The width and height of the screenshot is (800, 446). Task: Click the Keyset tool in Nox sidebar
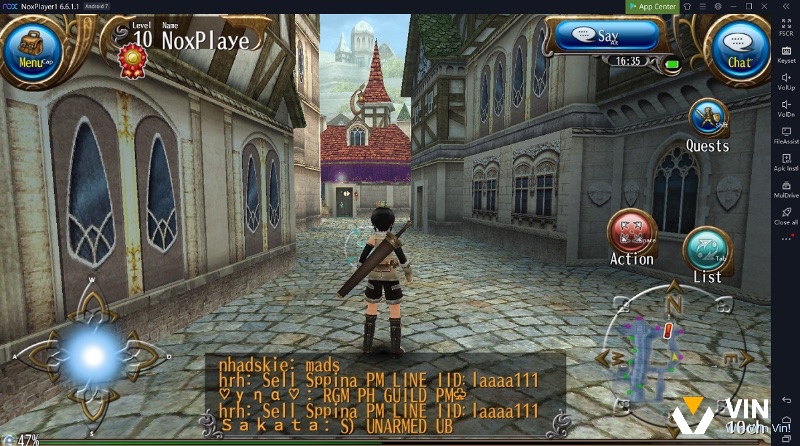coord(786,52)
